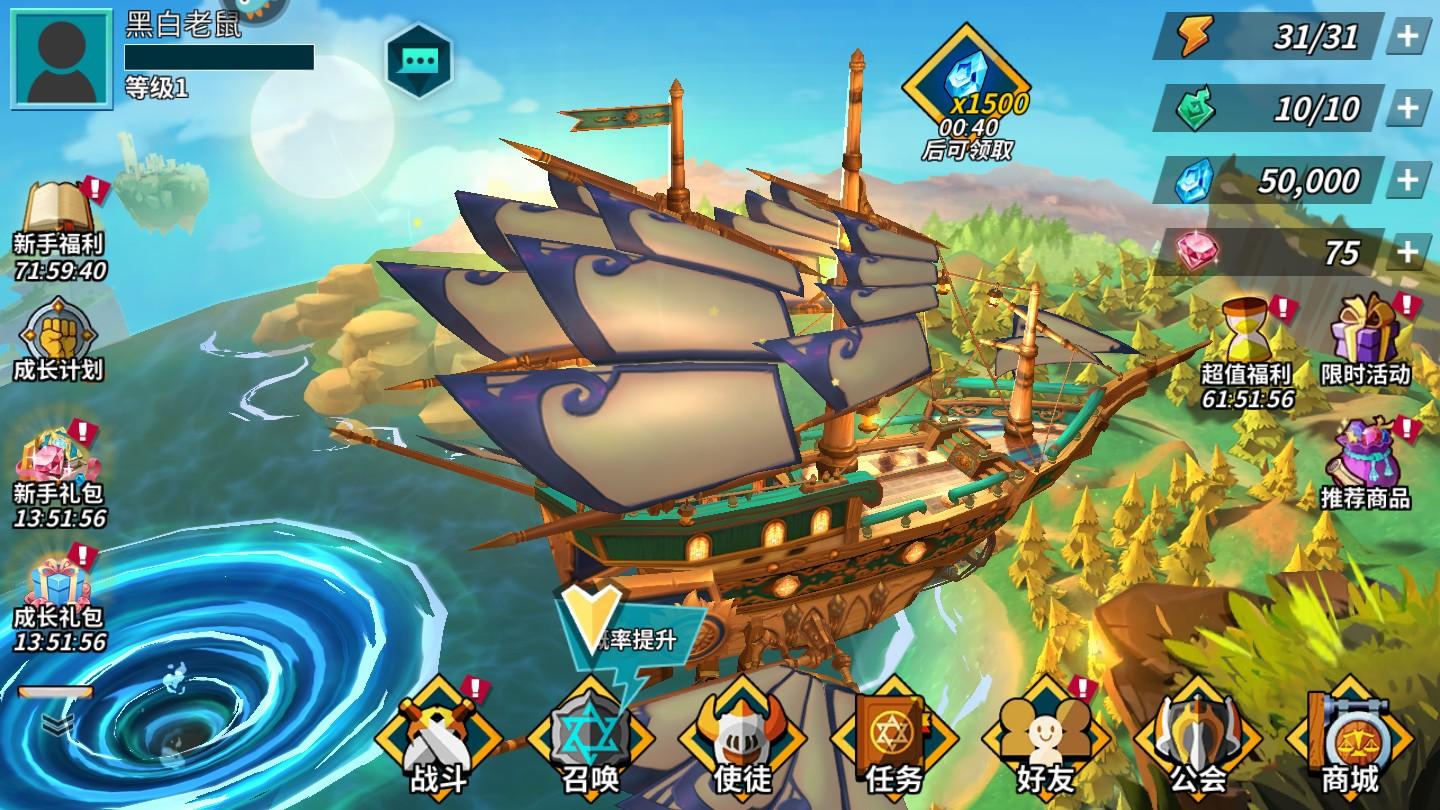
Task: Click the player avatar portrait
Action: click(61, 59)
